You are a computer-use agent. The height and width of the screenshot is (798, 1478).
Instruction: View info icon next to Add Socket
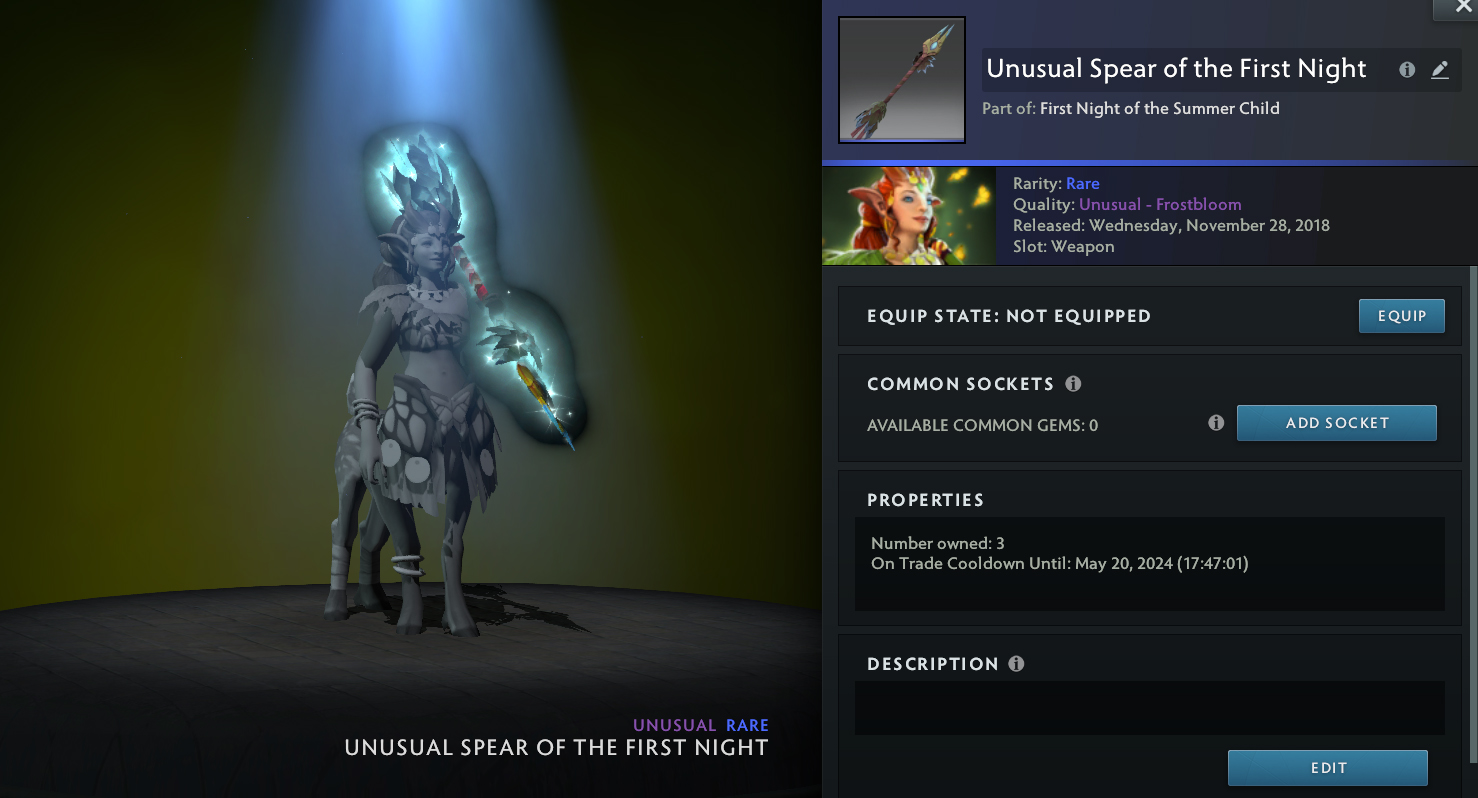[x=1216, y=423]
